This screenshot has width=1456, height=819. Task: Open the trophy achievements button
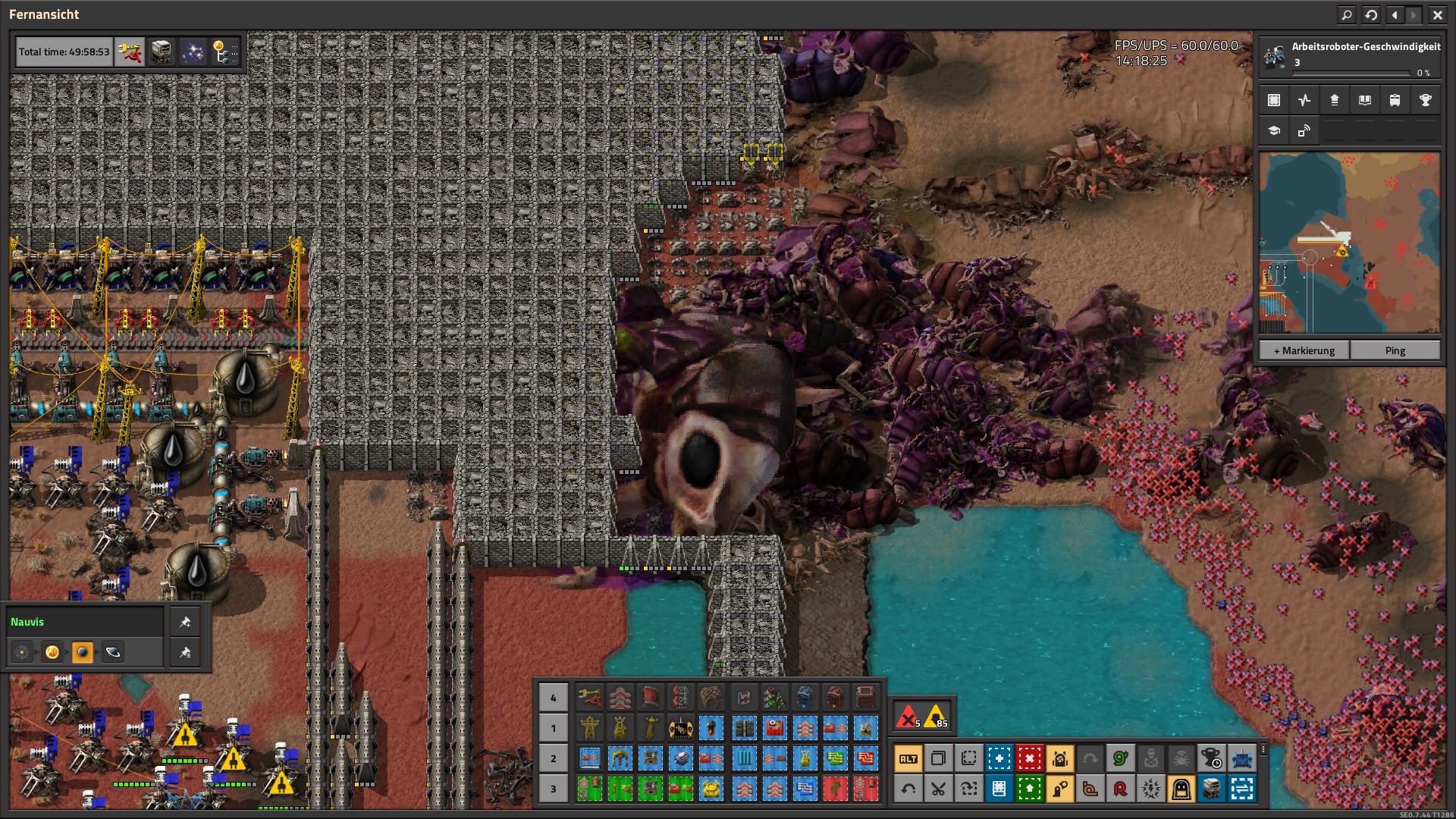(x=1425, y=100)
